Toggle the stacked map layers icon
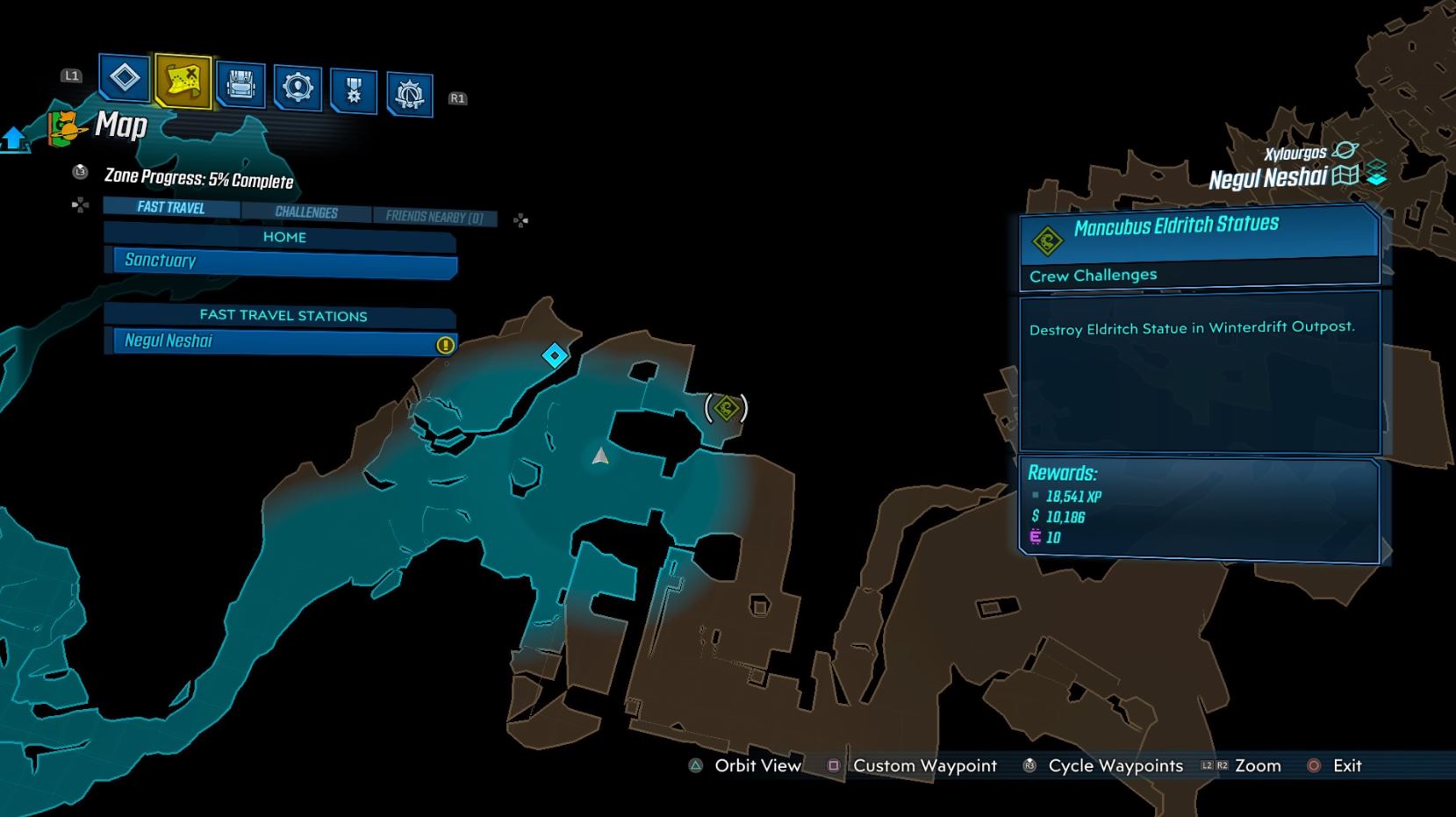Viewport: 1456px width, 817px height. [1376, 174]
